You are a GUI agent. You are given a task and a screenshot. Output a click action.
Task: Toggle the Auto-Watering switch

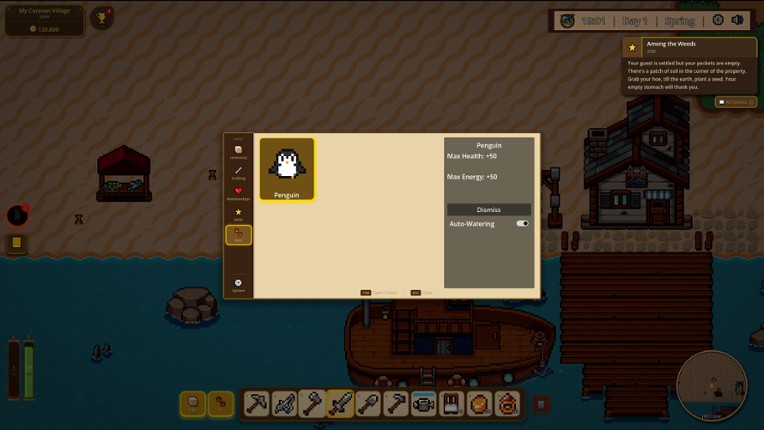click(522, 224)
